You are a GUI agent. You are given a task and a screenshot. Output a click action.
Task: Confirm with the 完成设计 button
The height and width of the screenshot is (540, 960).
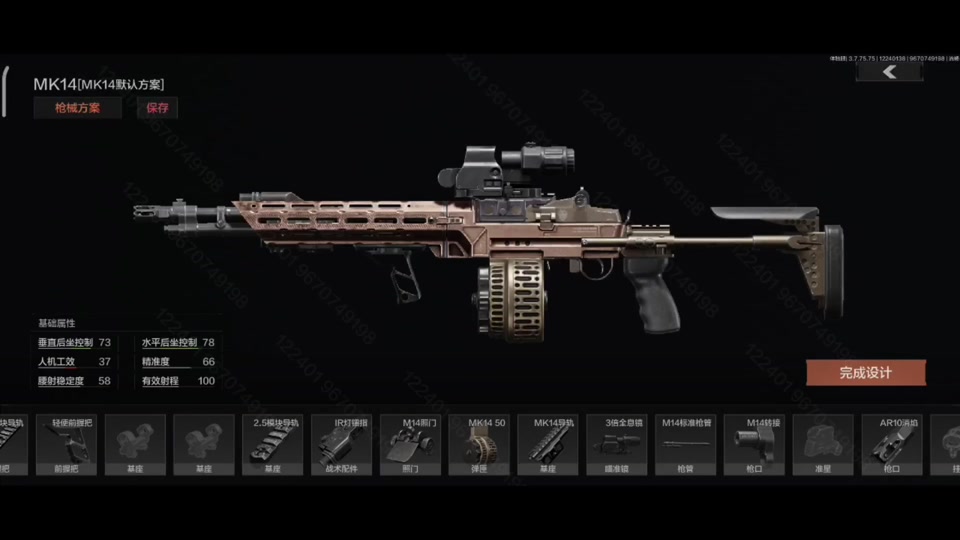[865, 373]
